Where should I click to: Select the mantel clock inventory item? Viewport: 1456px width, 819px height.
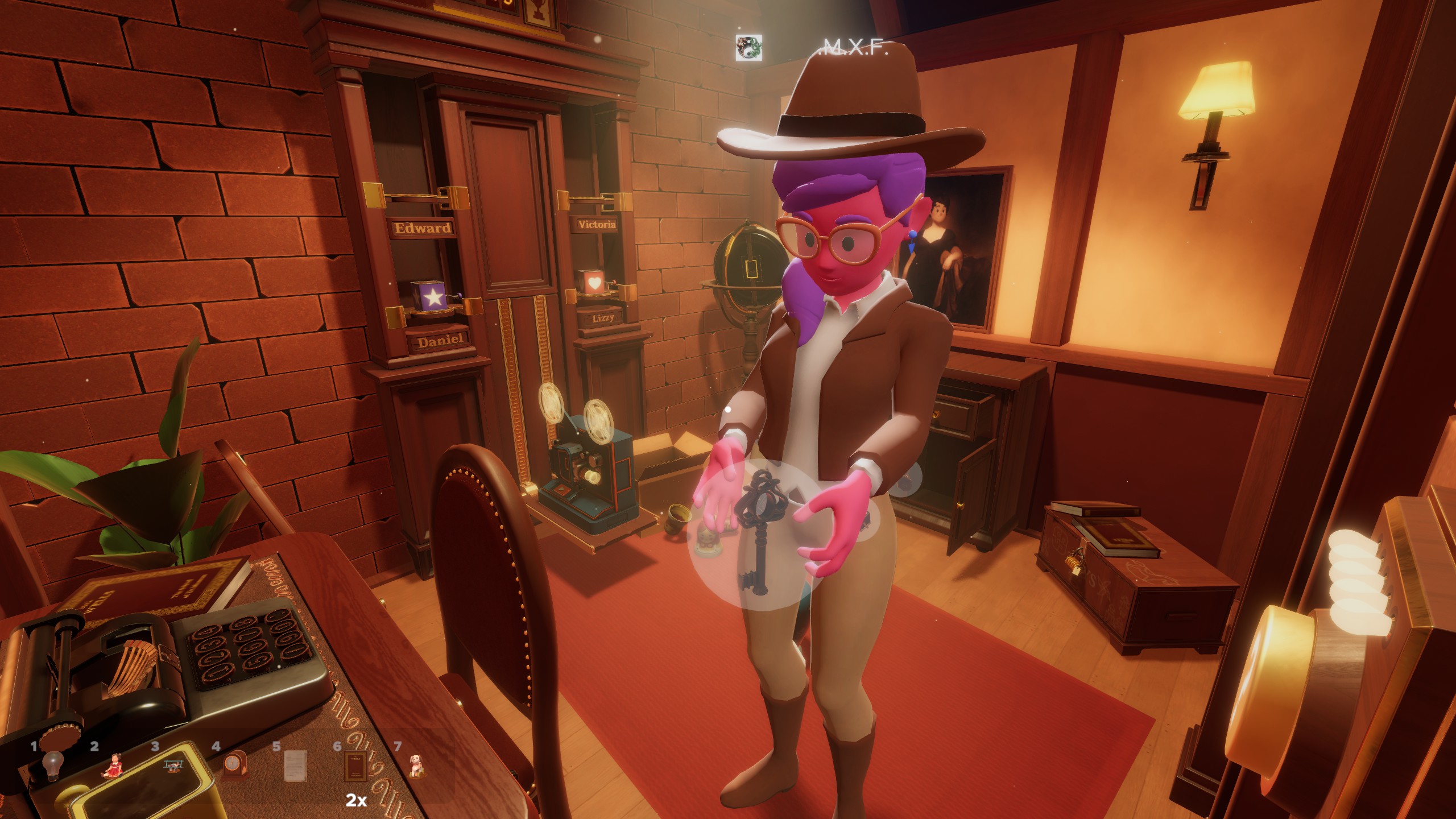[x=235, y=766]
